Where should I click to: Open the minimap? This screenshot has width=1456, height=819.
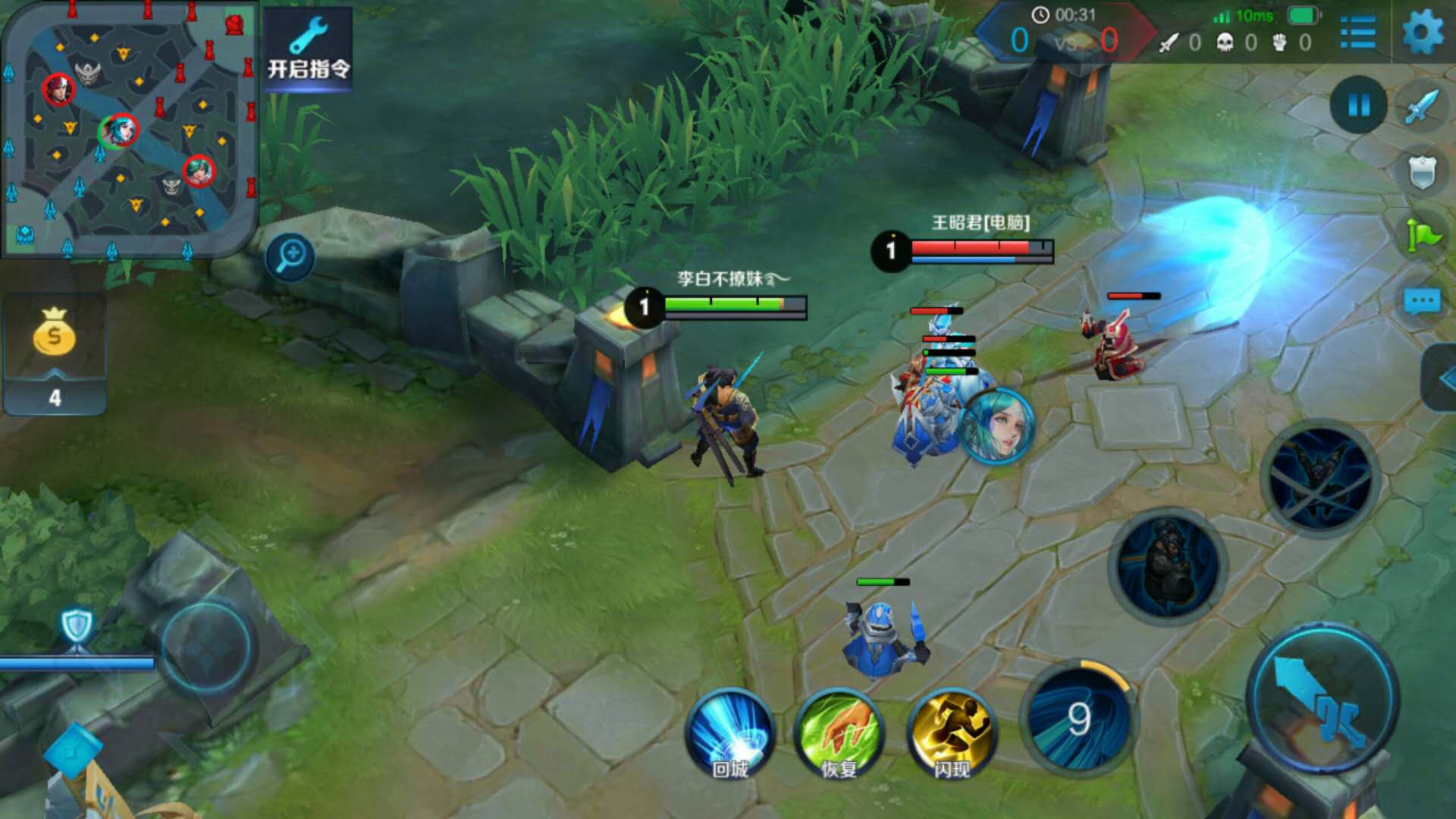click(129, 129)
